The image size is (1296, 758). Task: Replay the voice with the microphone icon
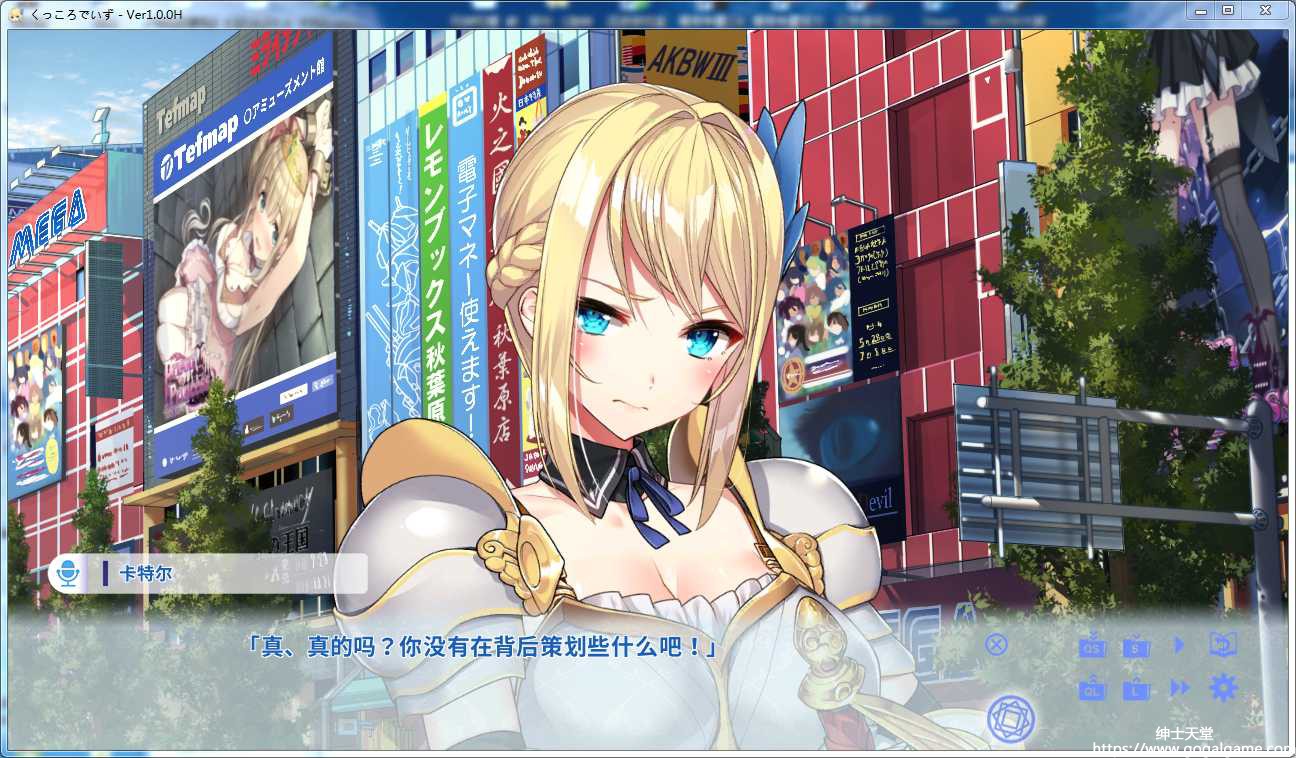[67, 574]
